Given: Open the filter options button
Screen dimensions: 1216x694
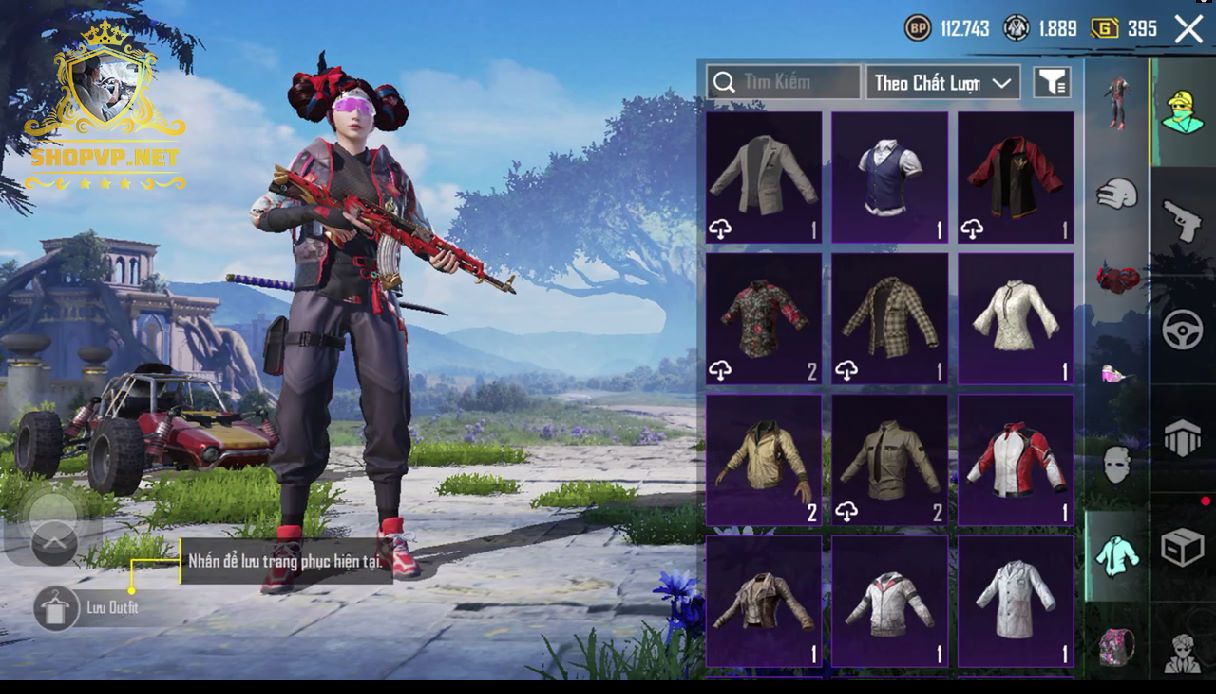Looking at the screenshot, I should coord(1052,83).
